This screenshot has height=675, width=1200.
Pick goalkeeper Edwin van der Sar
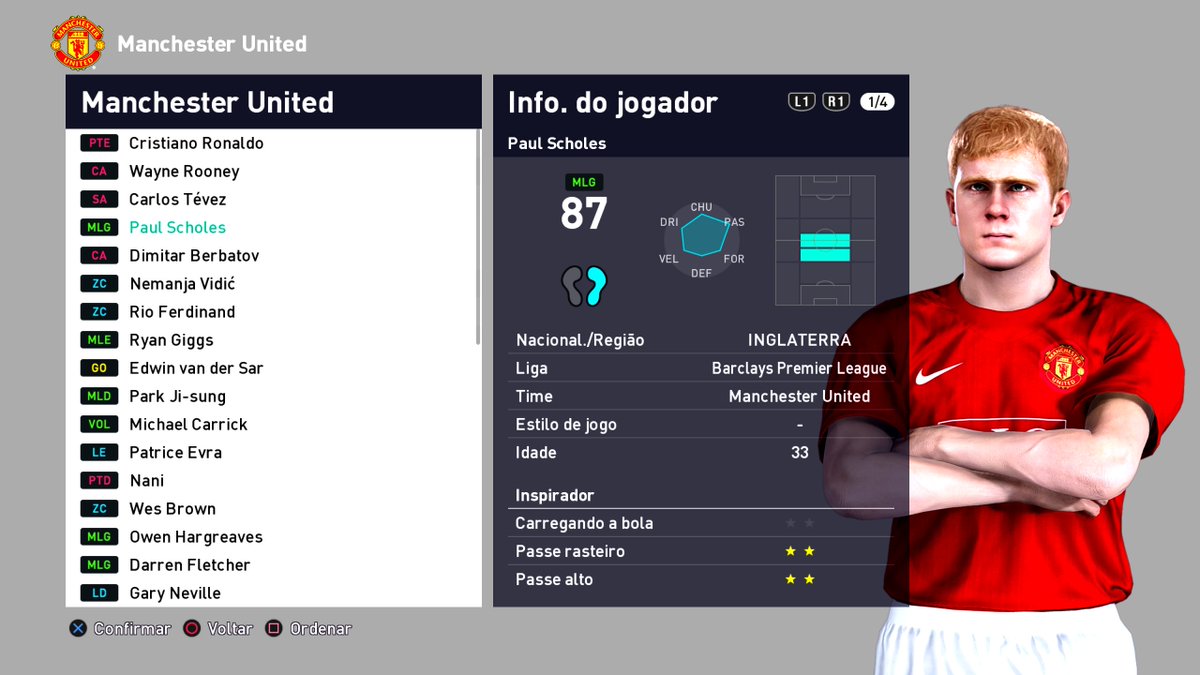pos(196,368)
